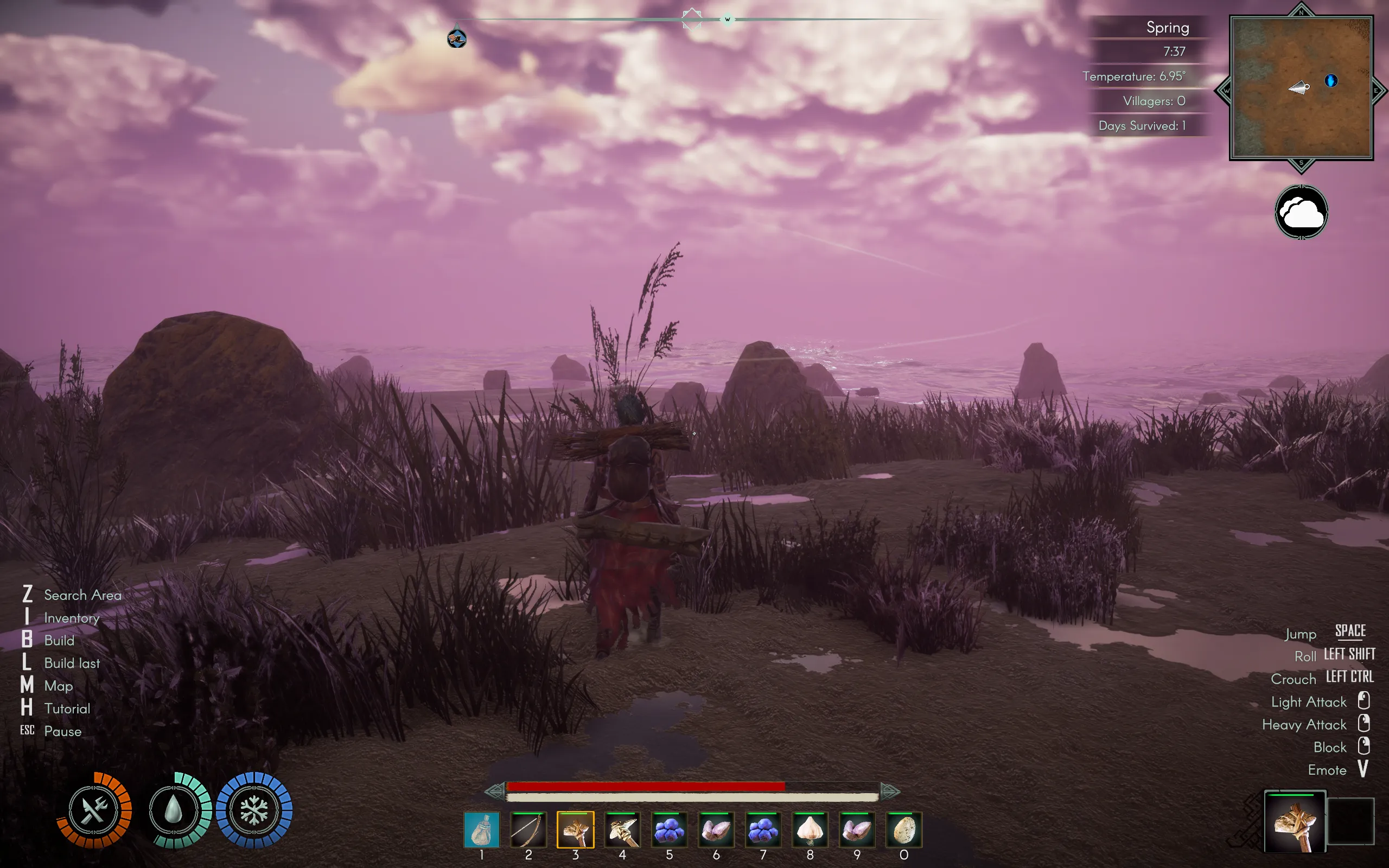Select the highlighted stone hammer hotbar slot
Image resolution: width=1389 pixels, height=868 pixels.
[575, 829]
